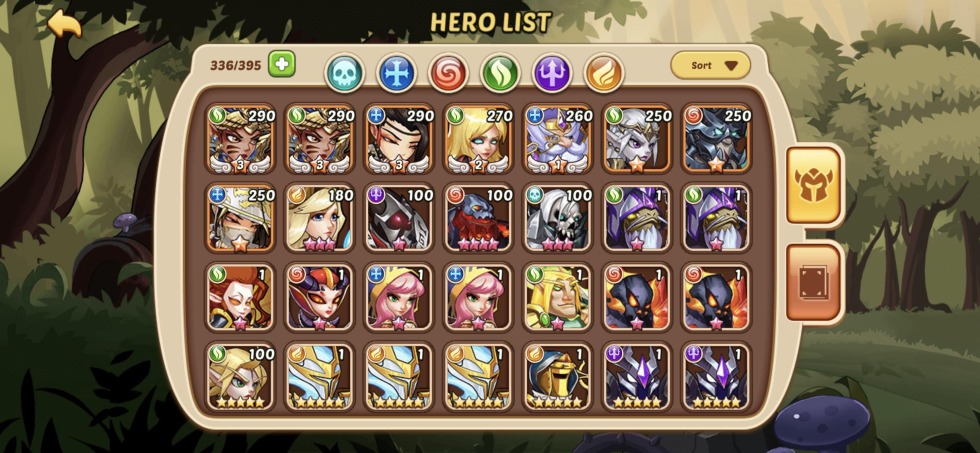Screen dimensions: 980x453
Task: Filter heroes by the orange flame faction
Action: tap(604, 72)
